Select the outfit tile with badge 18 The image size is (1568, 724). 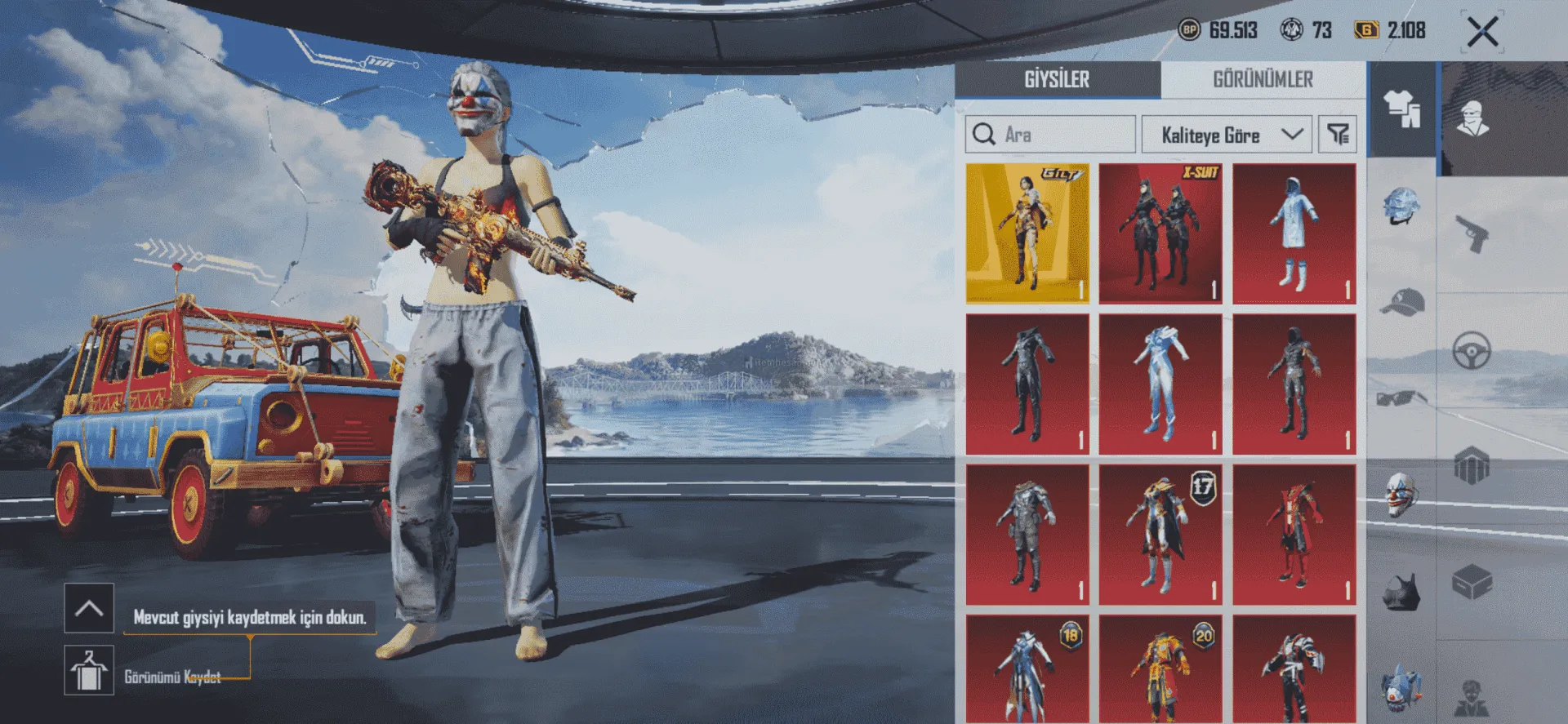pos(1027,669)
